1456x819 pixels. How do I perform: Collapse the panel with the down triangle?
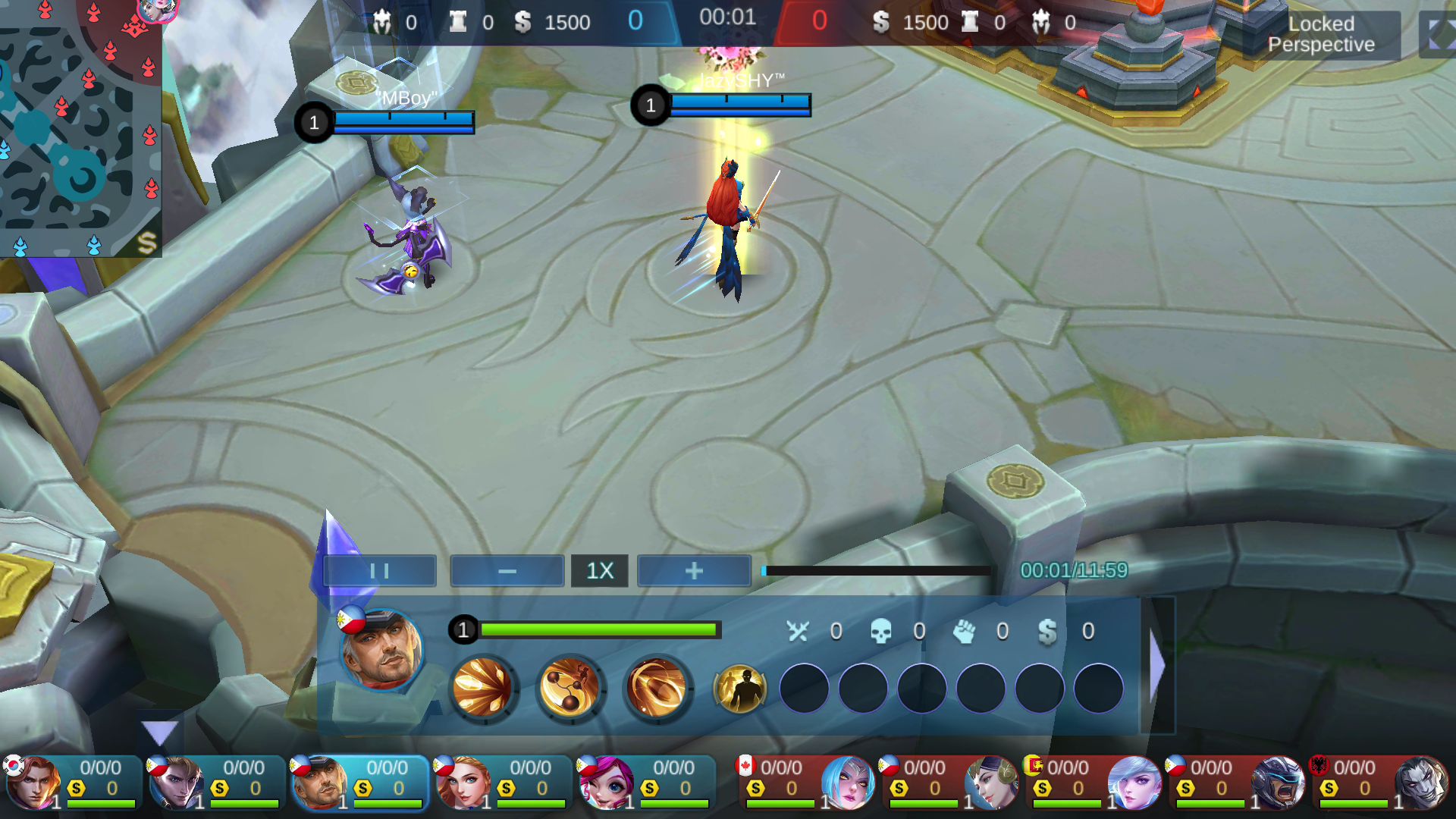159,733
